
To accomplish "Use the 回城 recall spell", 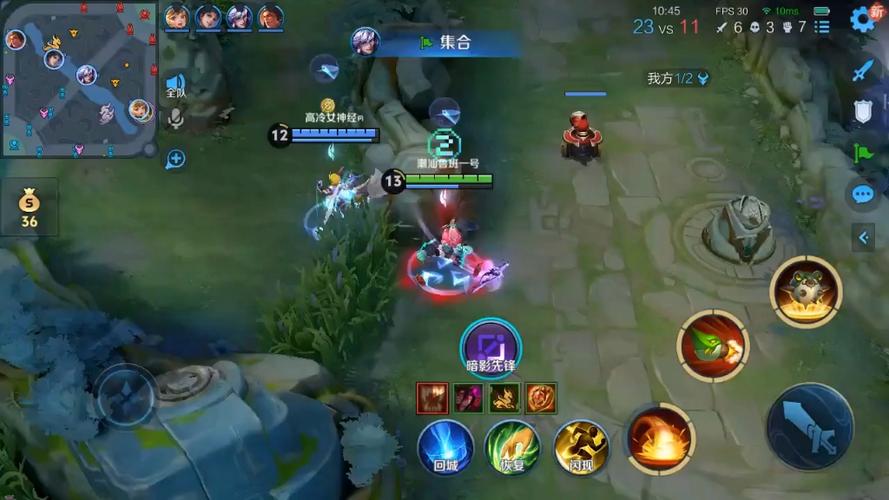I will (x=445, y=446).
